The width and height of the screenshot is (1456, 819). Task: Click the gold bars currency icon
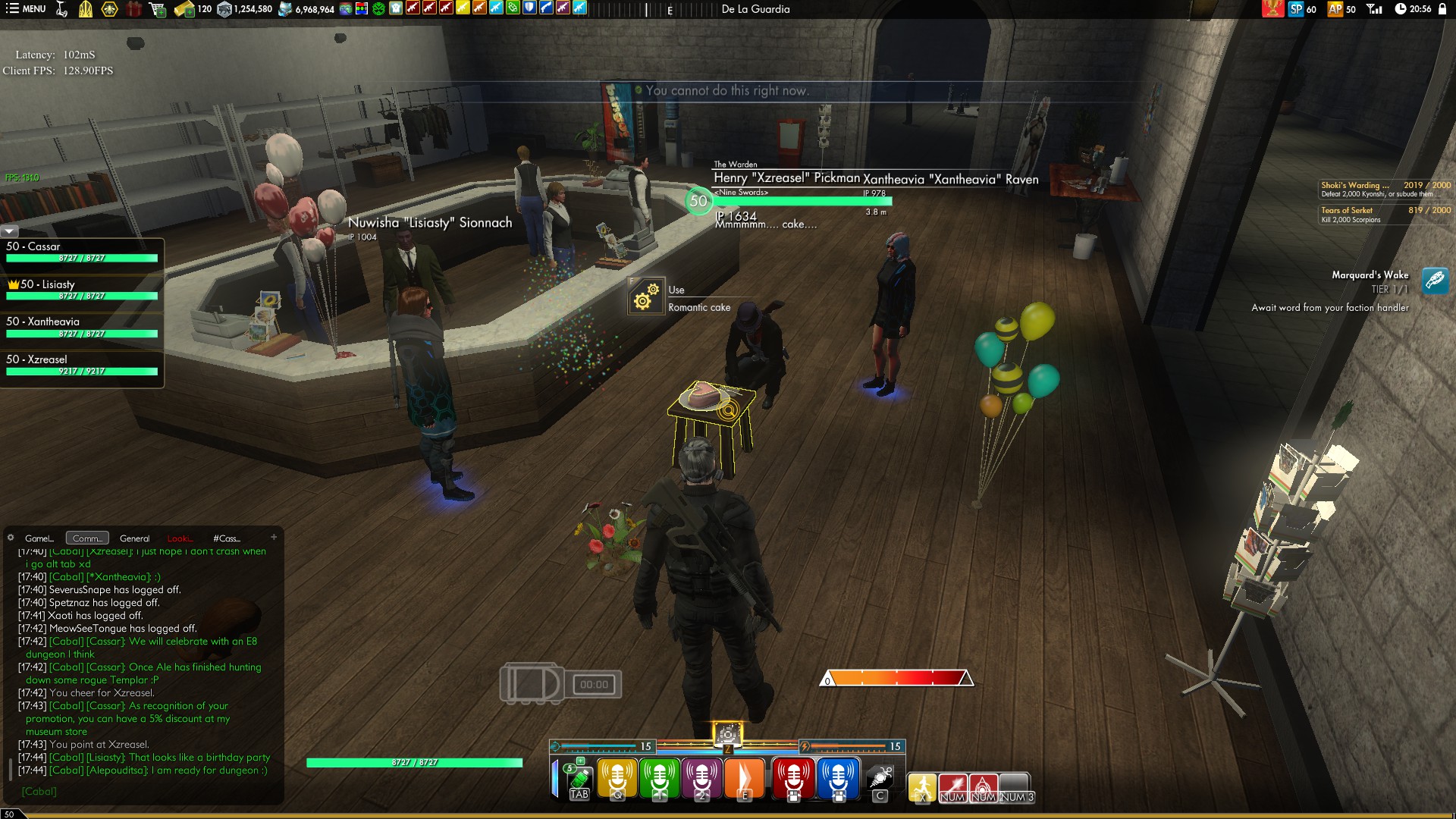(184, 9)
